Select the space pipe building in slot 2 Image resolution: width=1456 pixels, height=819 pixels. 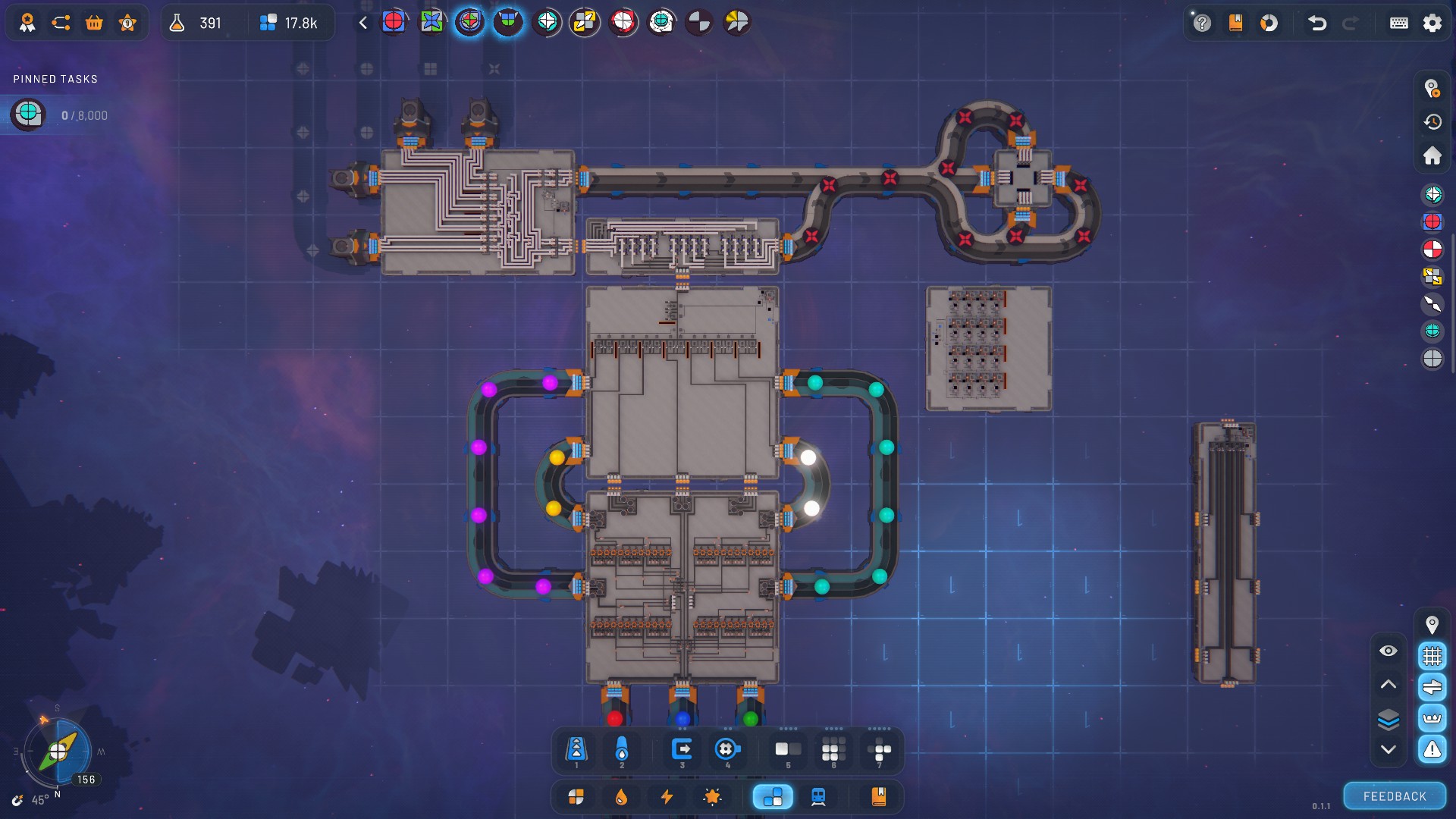tap(622, 749)
